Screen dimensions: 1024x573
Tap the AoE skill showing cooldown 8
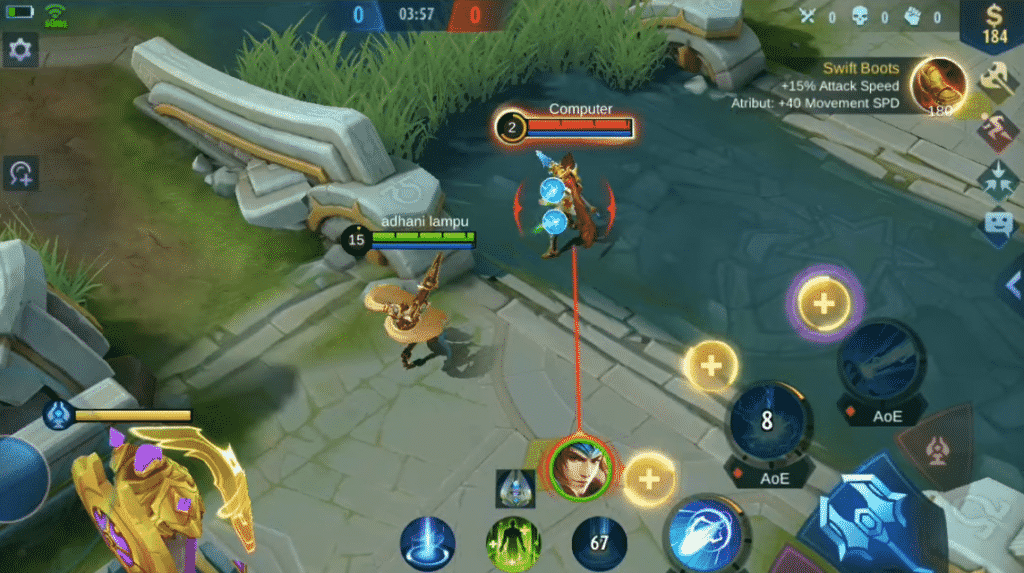(767, 423)
